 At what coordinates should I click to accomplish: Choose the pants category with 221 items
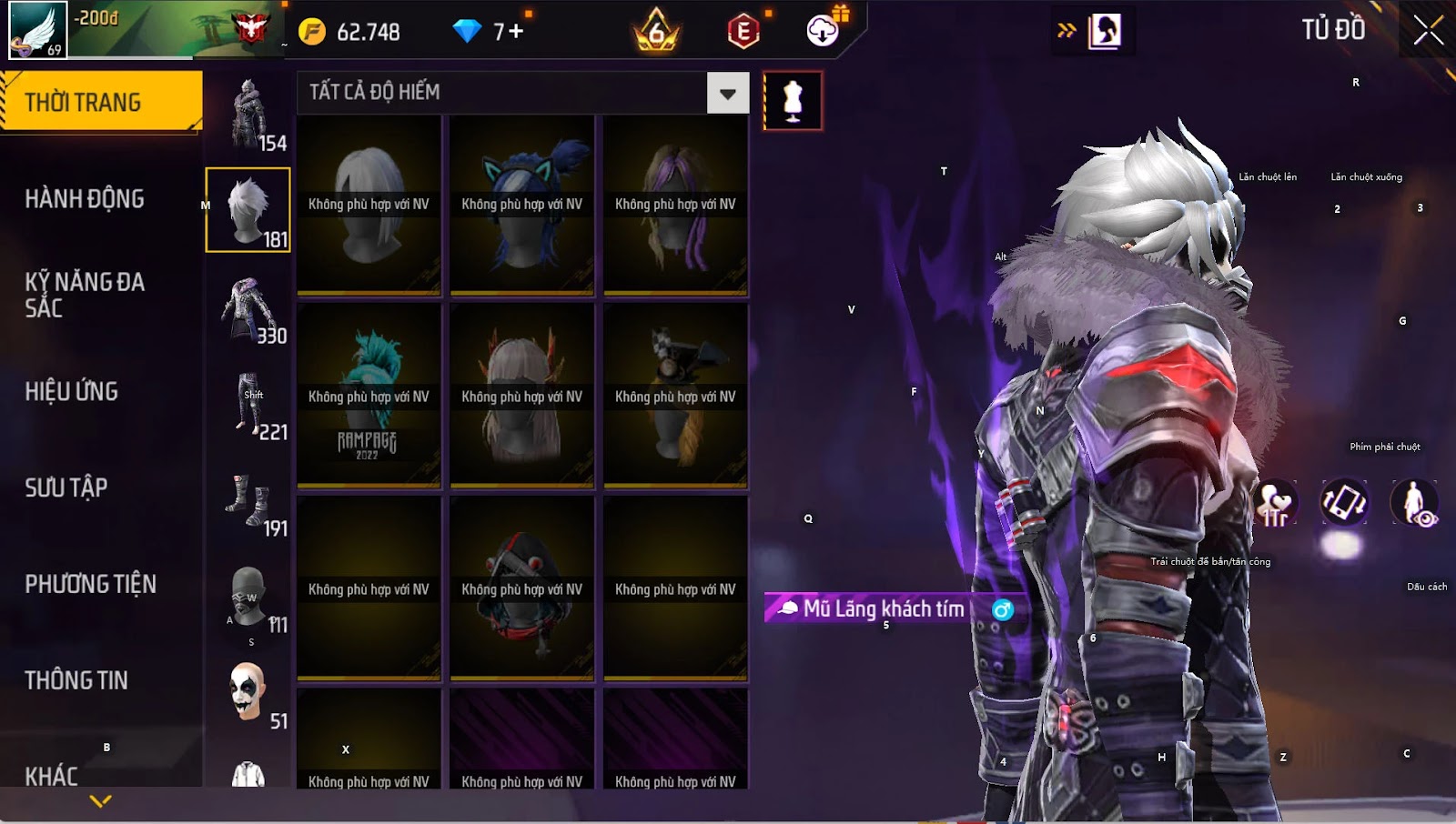[248, 406]
